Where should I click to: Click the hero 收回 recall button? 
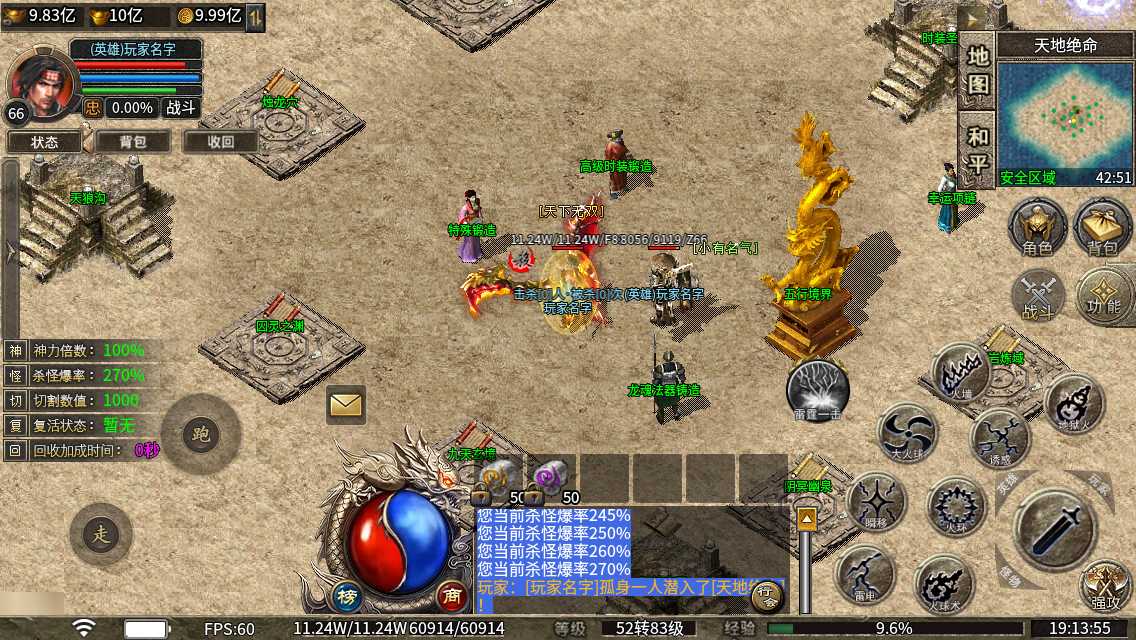point(220,142)
